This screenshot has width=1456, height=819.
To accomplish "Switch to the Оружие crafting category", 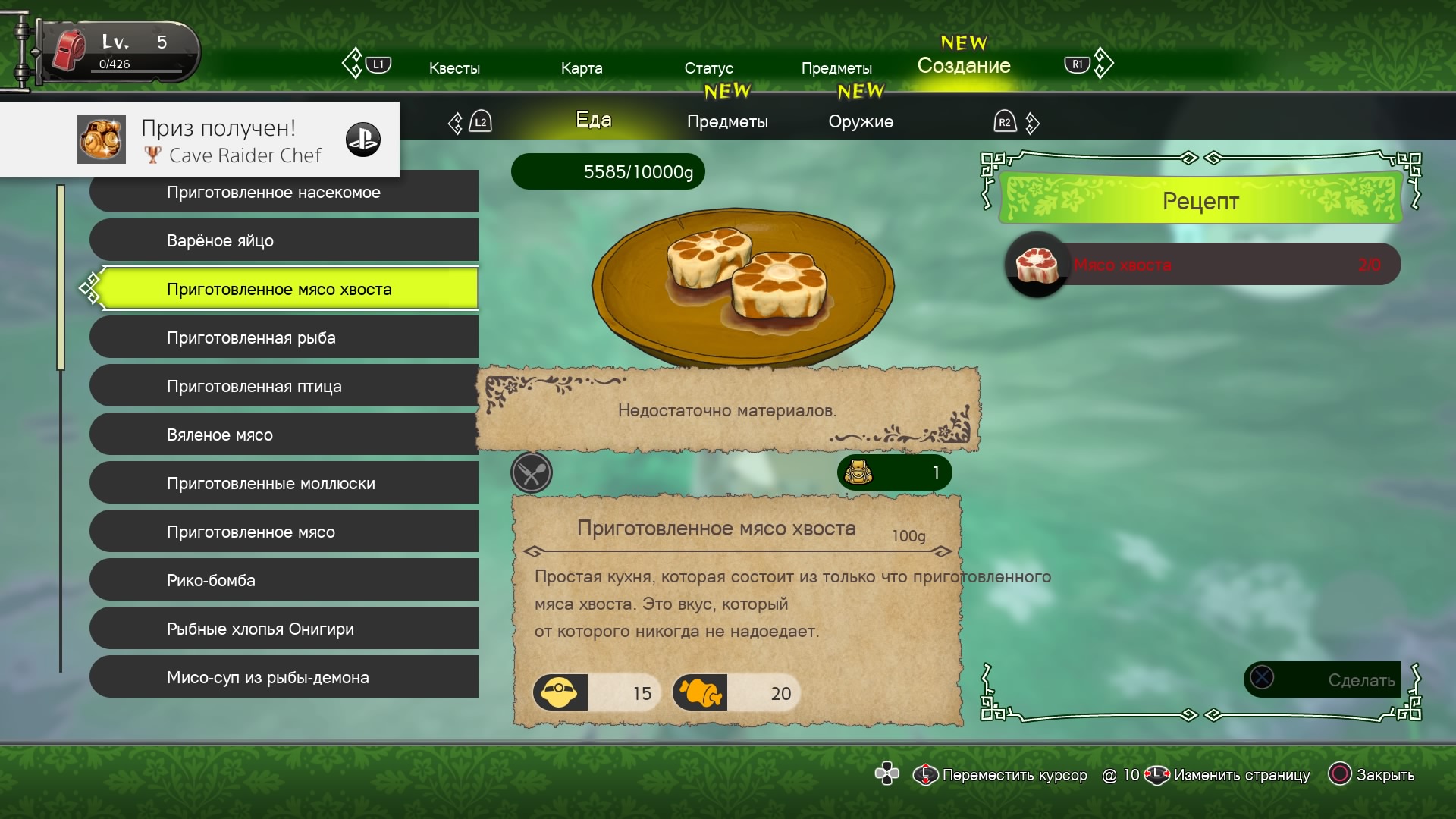I will click(x=861, y=121).
